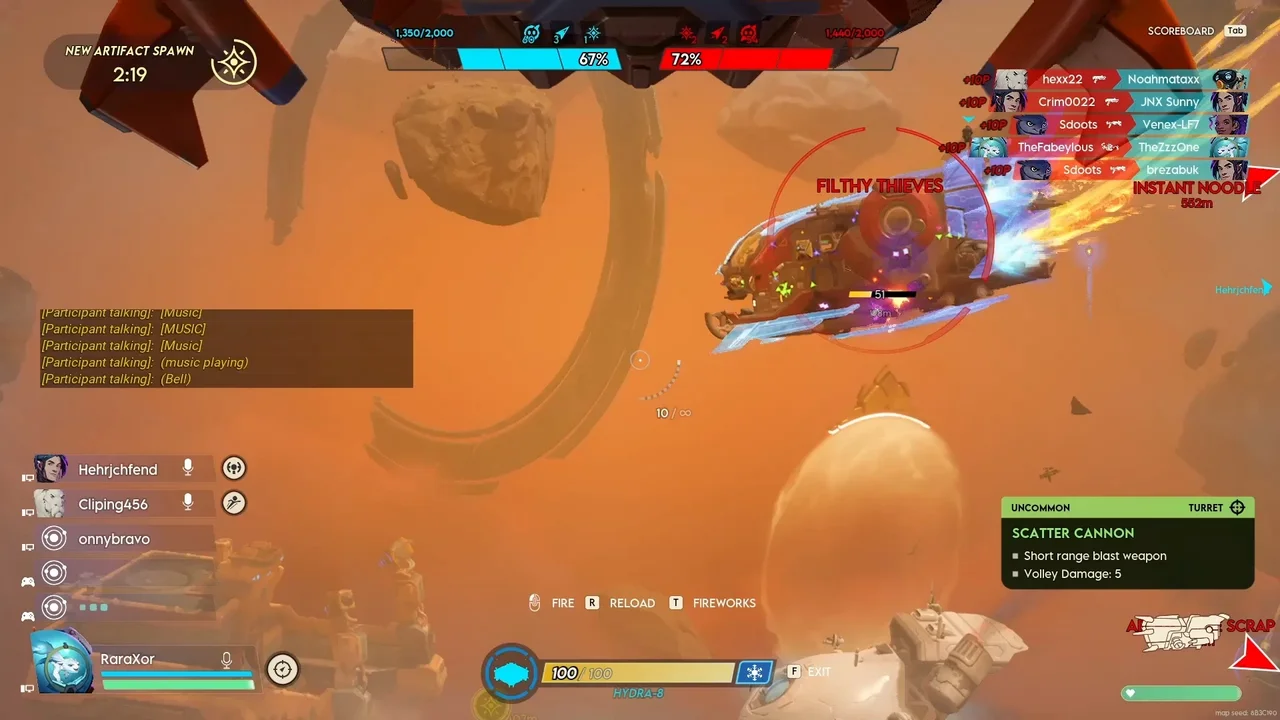Click the Participant talking caption box
Viewport: 1280px width, 720px height.
tap(226, 347)
